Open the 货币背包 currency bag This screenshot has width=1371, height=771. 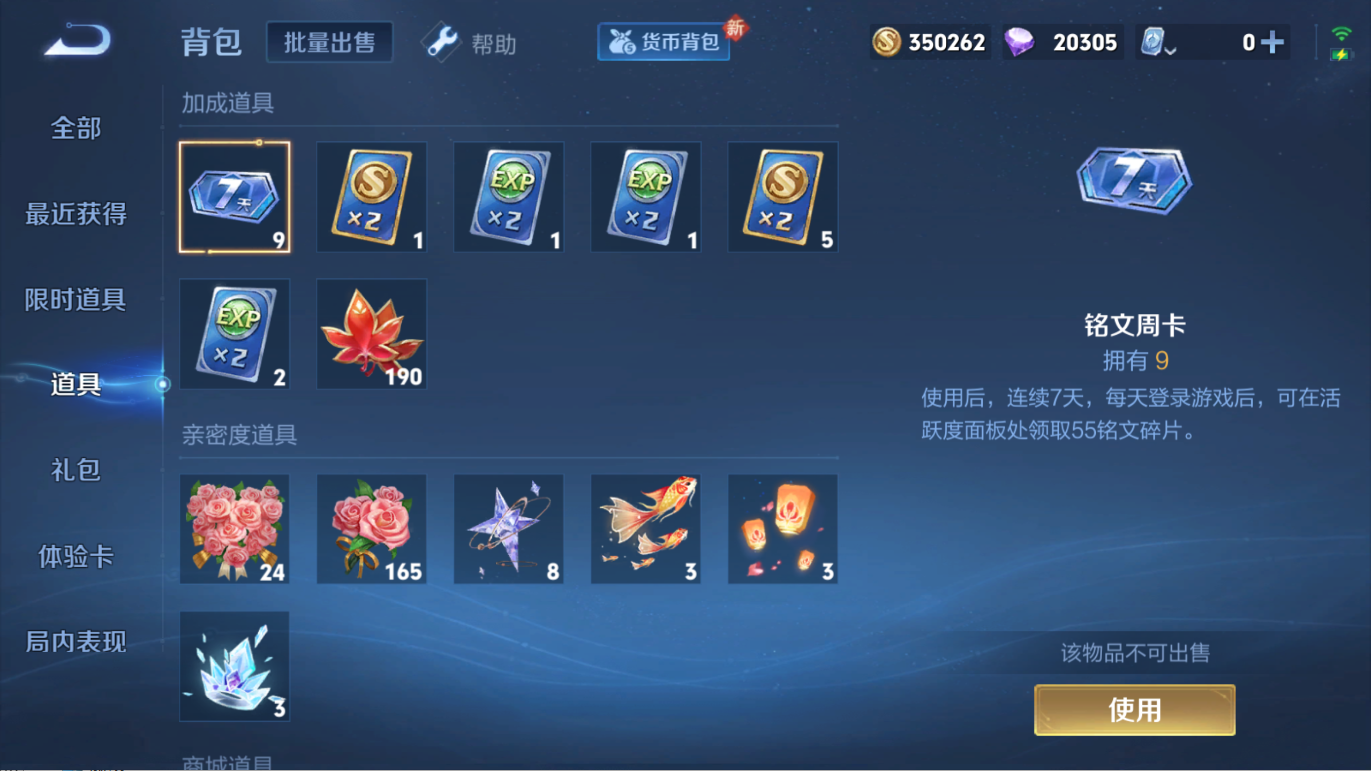tap(664, 42)
